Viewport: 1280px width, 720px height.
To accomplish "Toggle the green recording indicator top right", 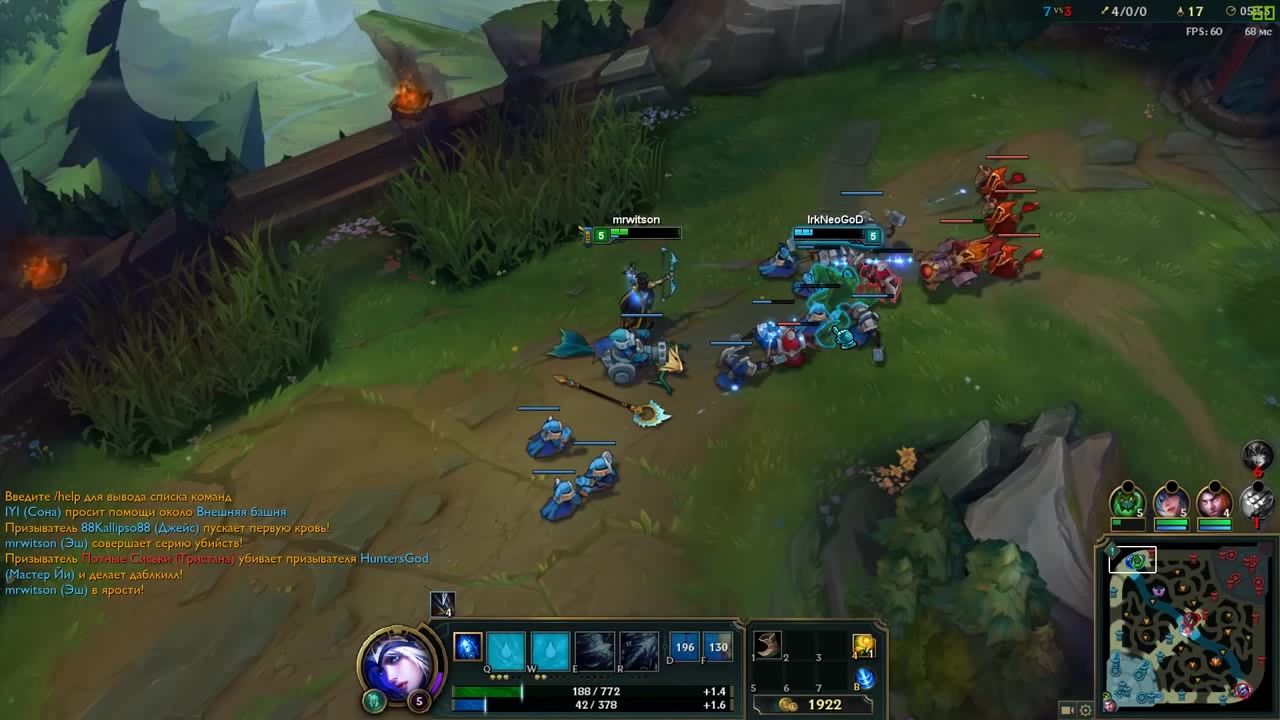I will tap(1265, 11).
